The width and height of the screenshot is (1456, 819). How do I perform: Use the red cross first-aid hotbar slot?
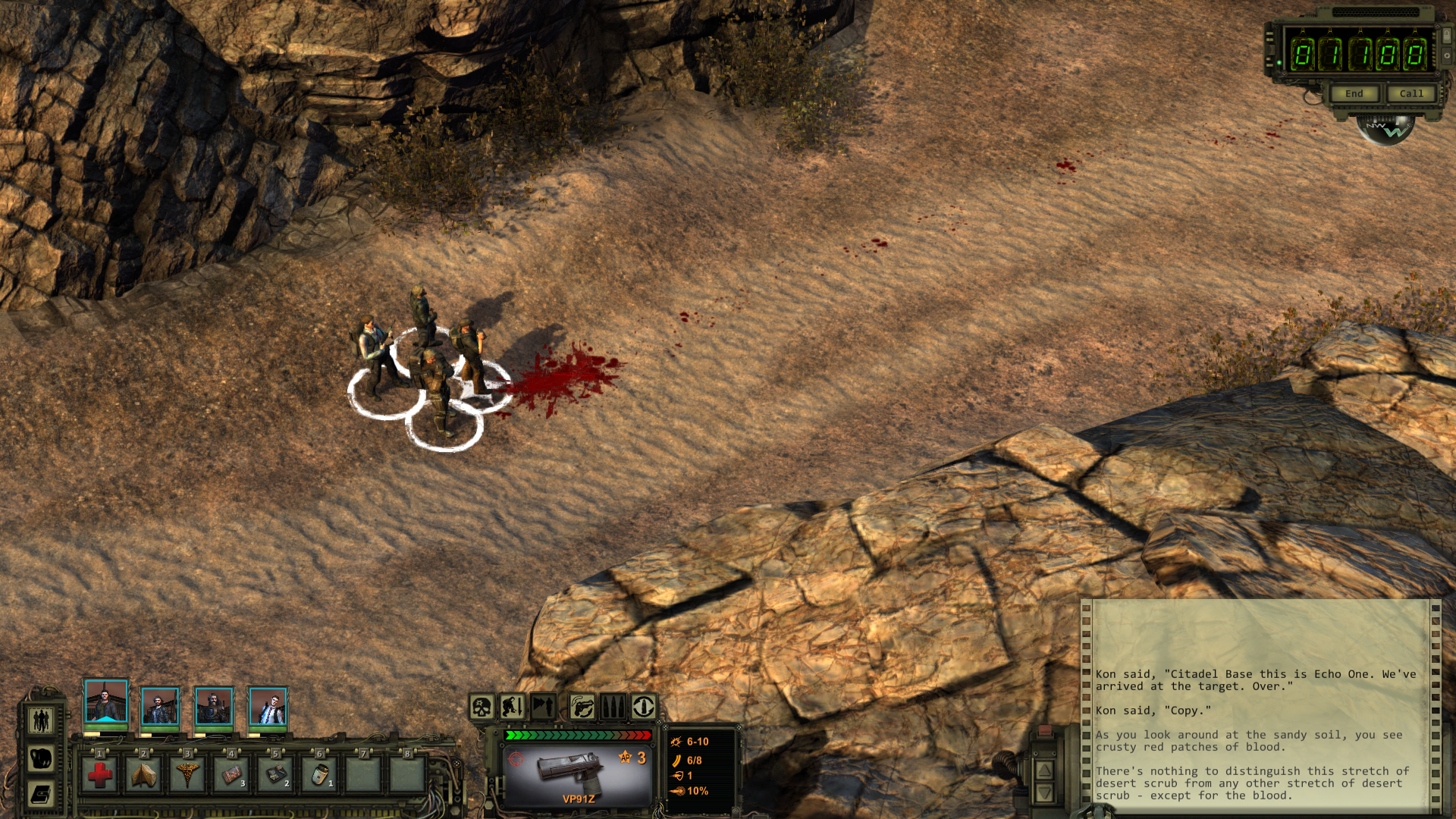[99, 775]
